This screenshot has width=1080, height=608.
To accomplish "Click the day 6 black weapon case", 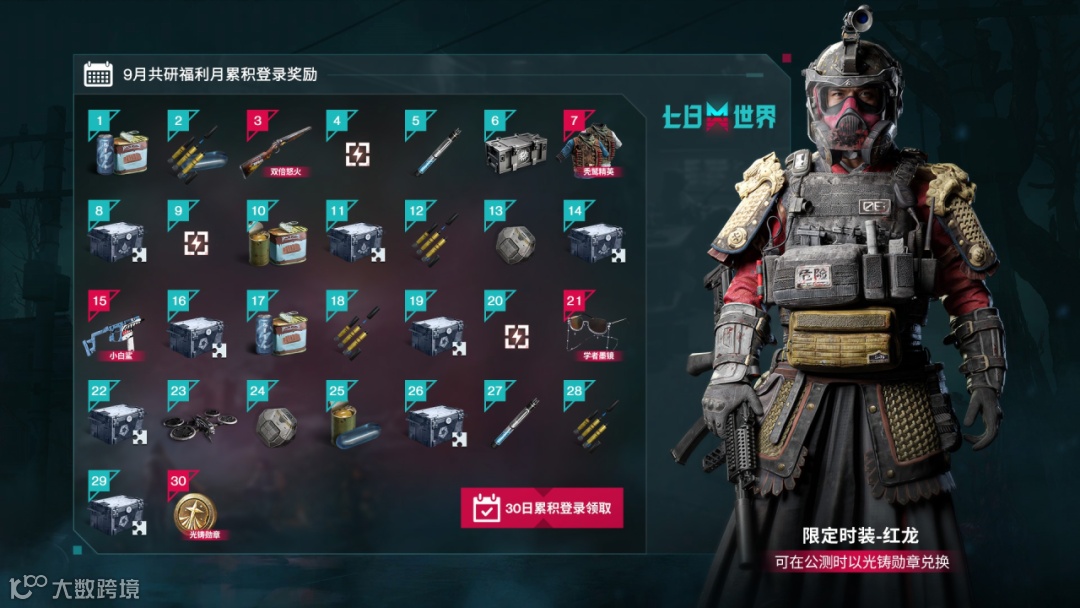I will 516,150.
